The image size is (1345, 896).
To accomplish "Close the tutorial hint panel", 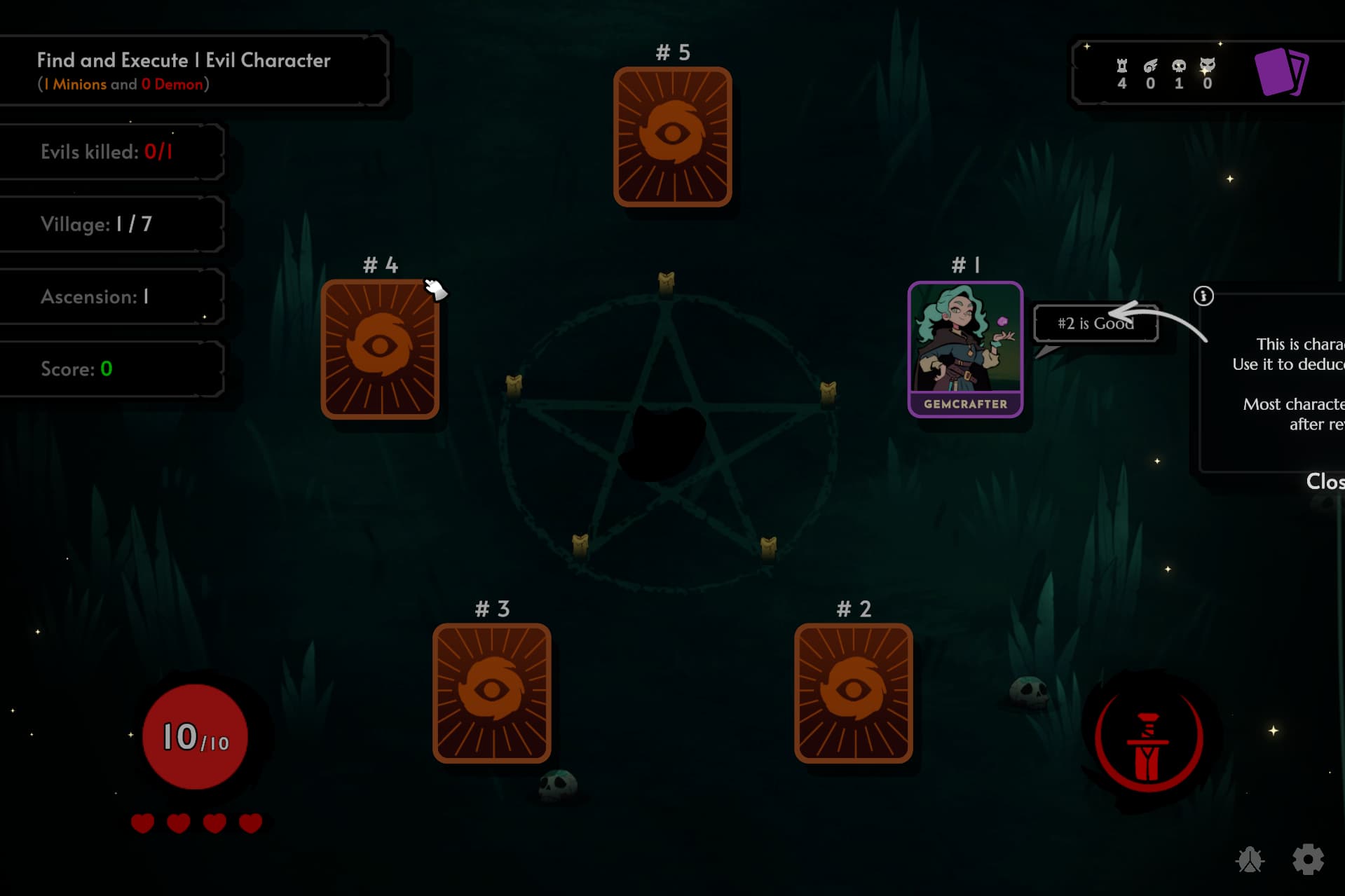I will [1325, 481].
